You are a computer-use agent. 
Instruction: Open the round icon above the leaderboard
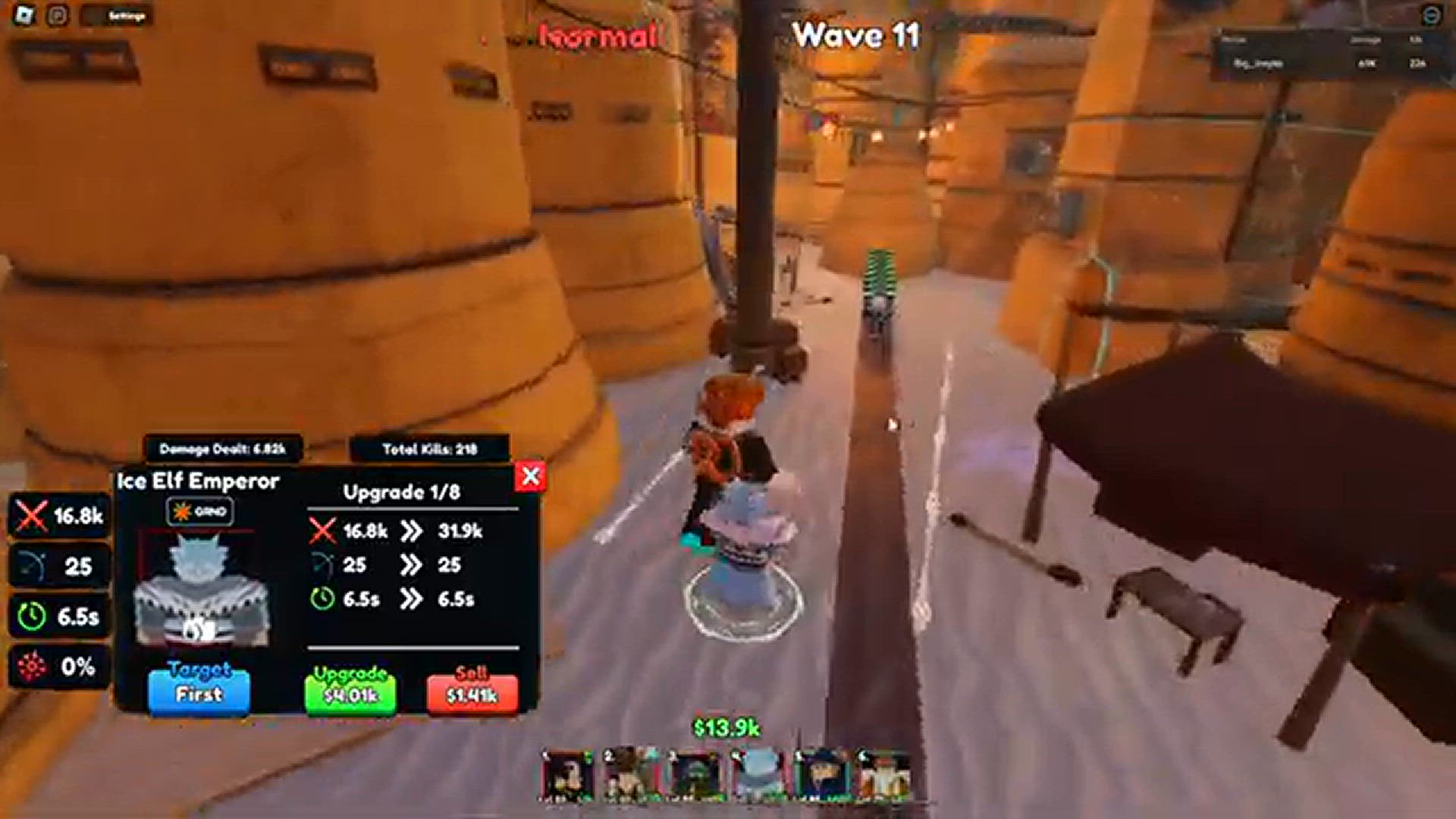(x=1430, y=15)
